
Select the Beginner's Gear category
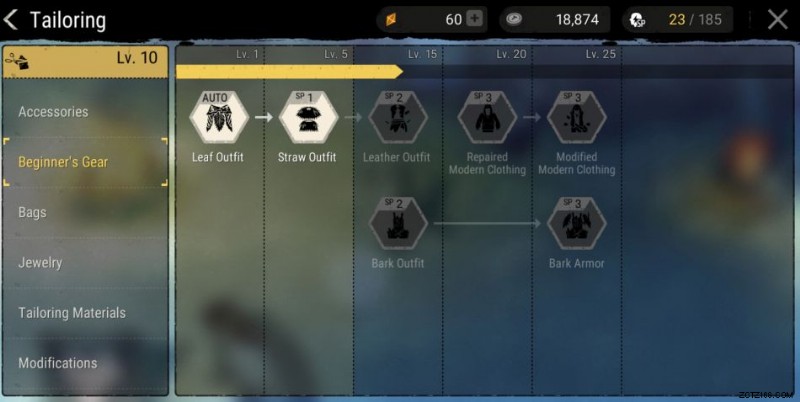pos(63,162)
